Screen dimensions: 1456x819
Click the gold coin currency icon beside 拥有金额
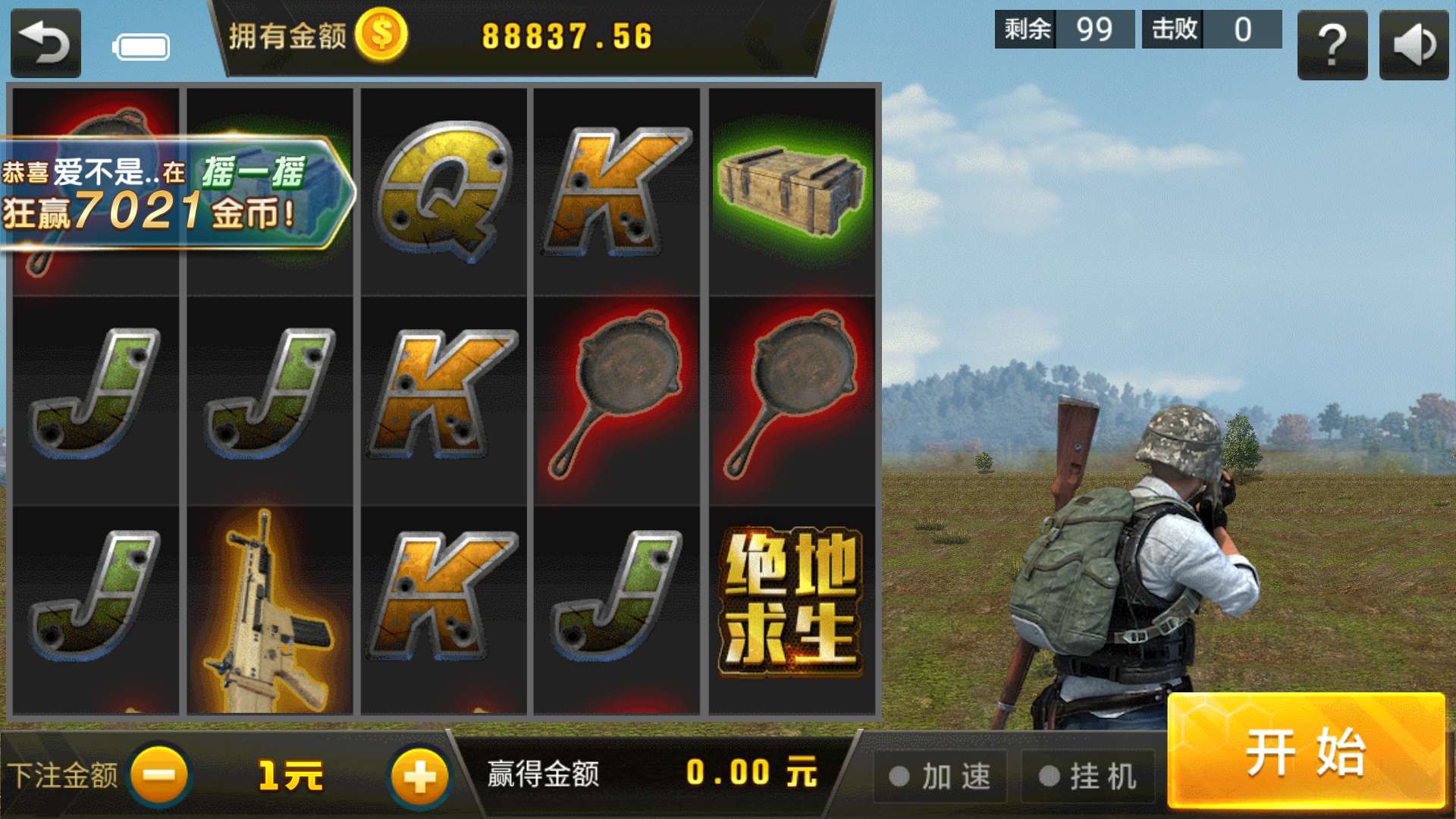click(381, 33)
